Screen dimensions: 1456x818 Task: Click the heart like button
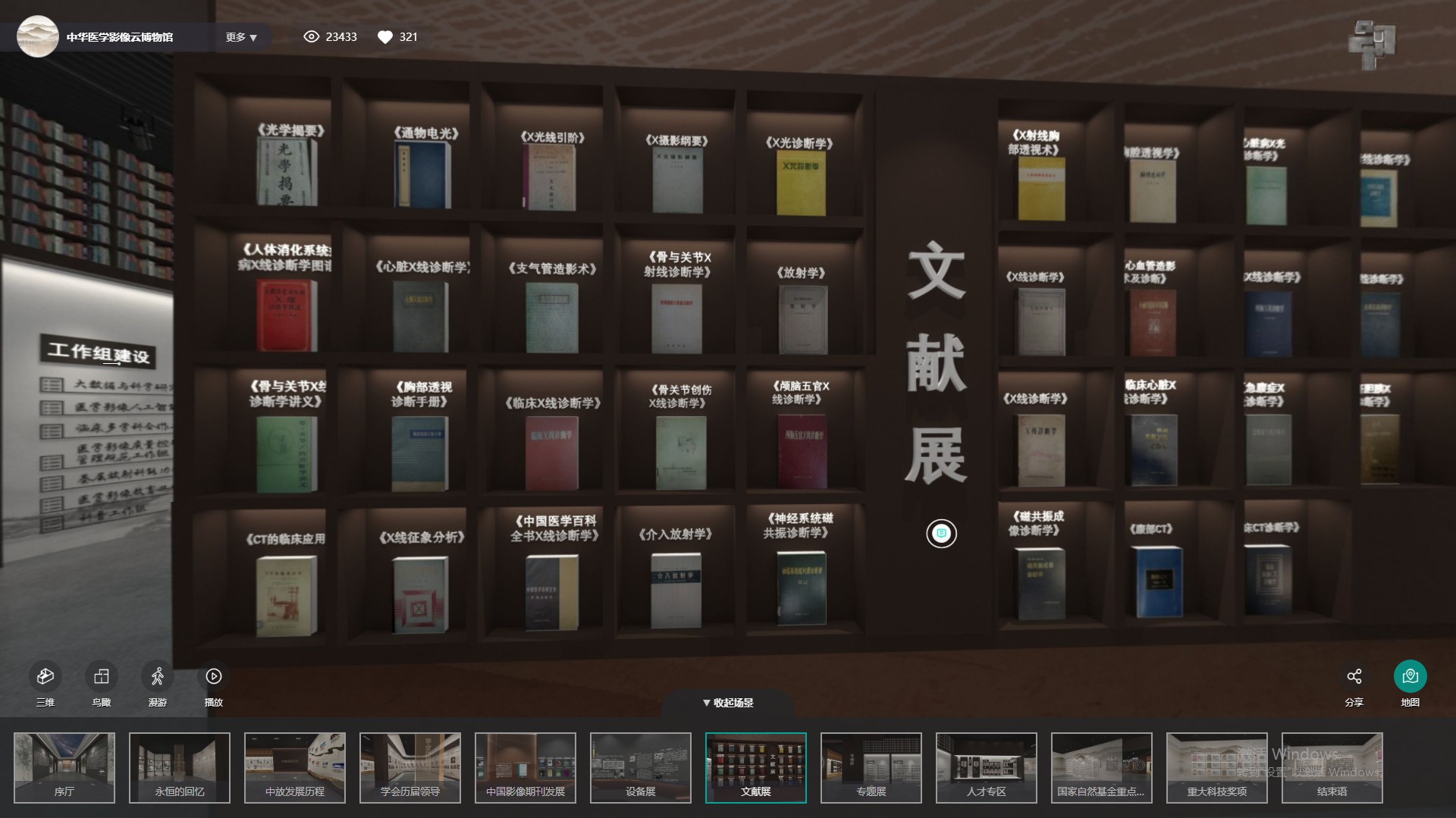tap(385, 37)
